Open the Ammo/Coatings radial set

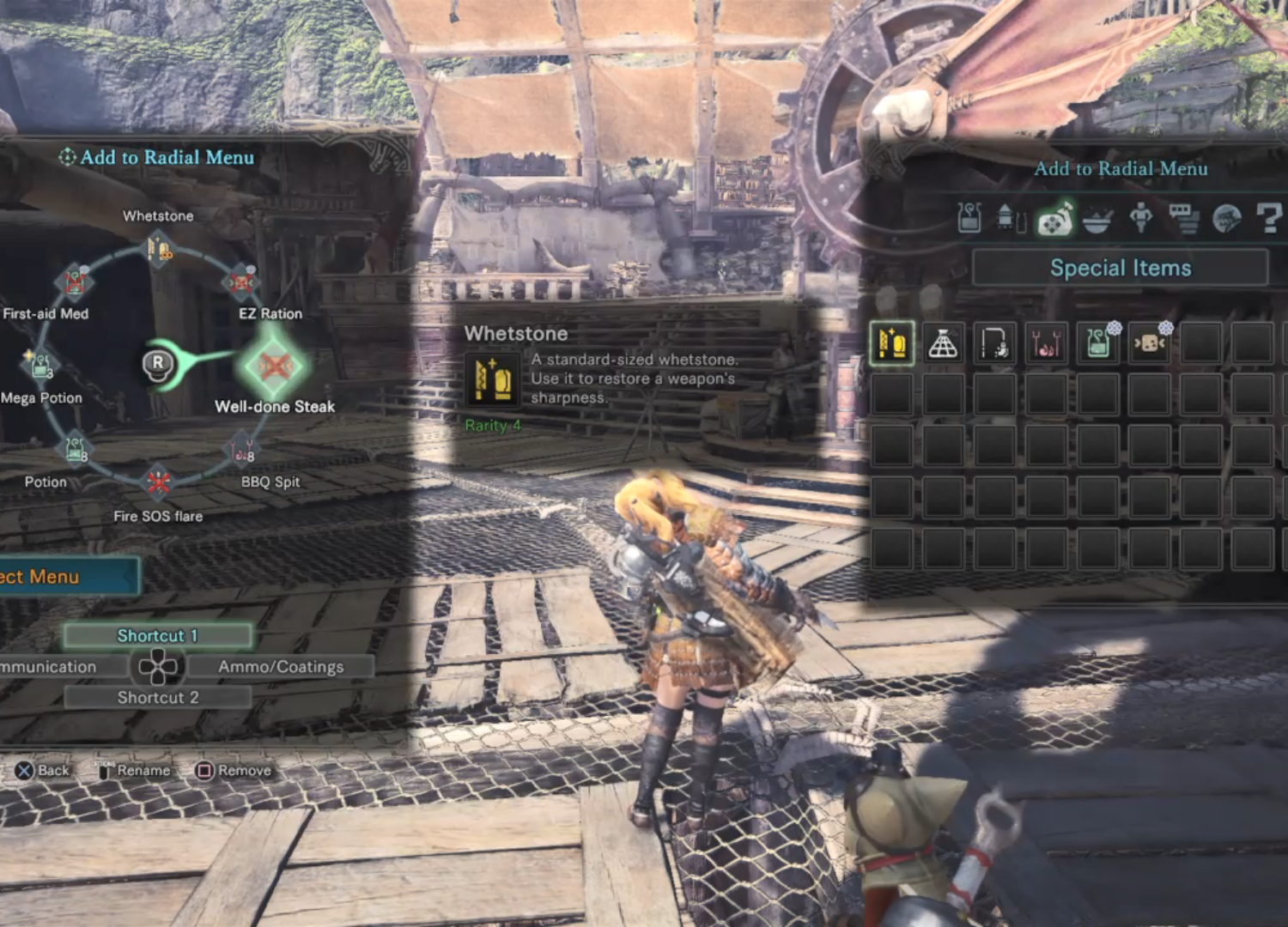click(x=280, y=667)
